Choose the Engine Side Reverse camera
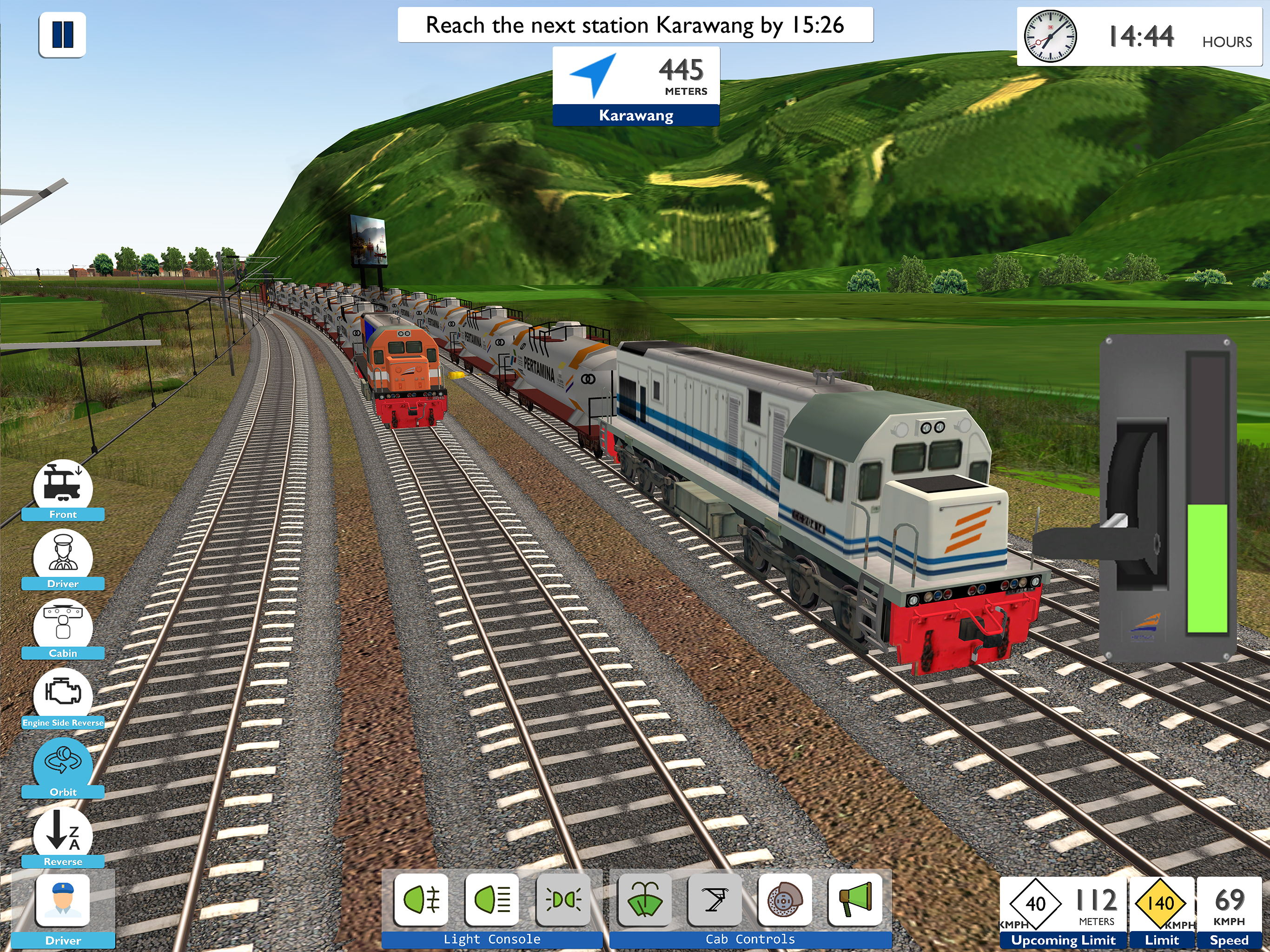Image resolution: width=1270 pixels, height=952 pixels. 63,695
